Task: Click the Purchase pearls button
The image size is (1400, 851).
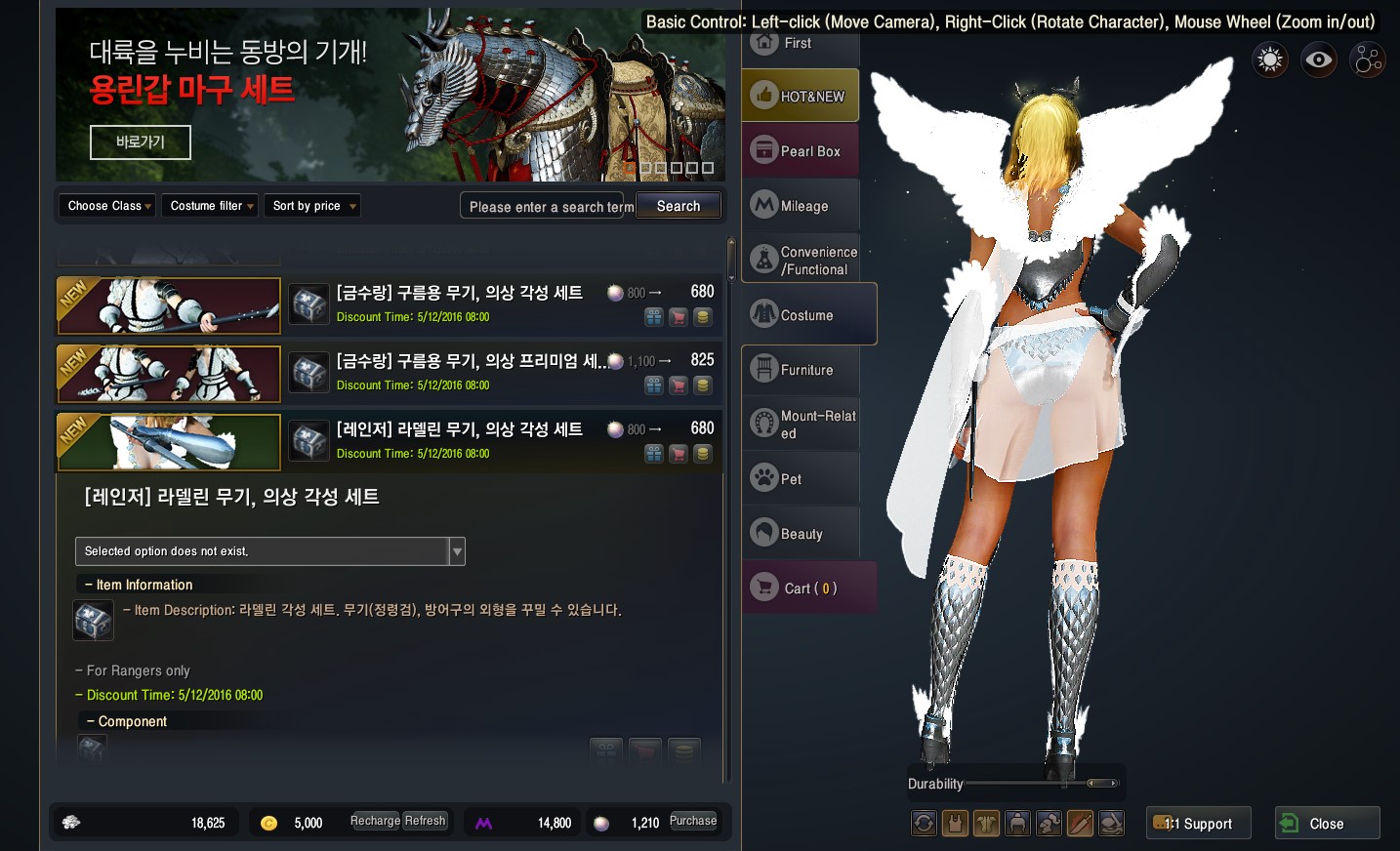Action: pyautogui.click(x=693, y=822)
